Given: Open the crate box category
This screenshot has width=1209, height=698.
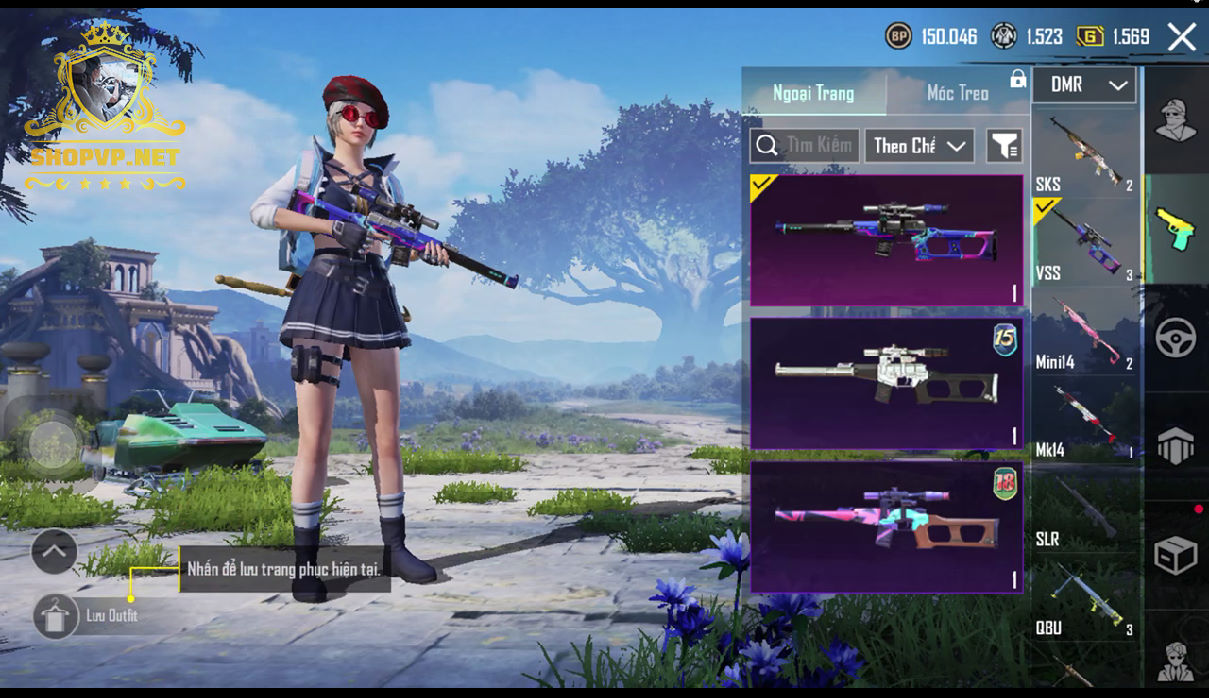Looking at the screenshot, I should click(x=1176, y=555).
